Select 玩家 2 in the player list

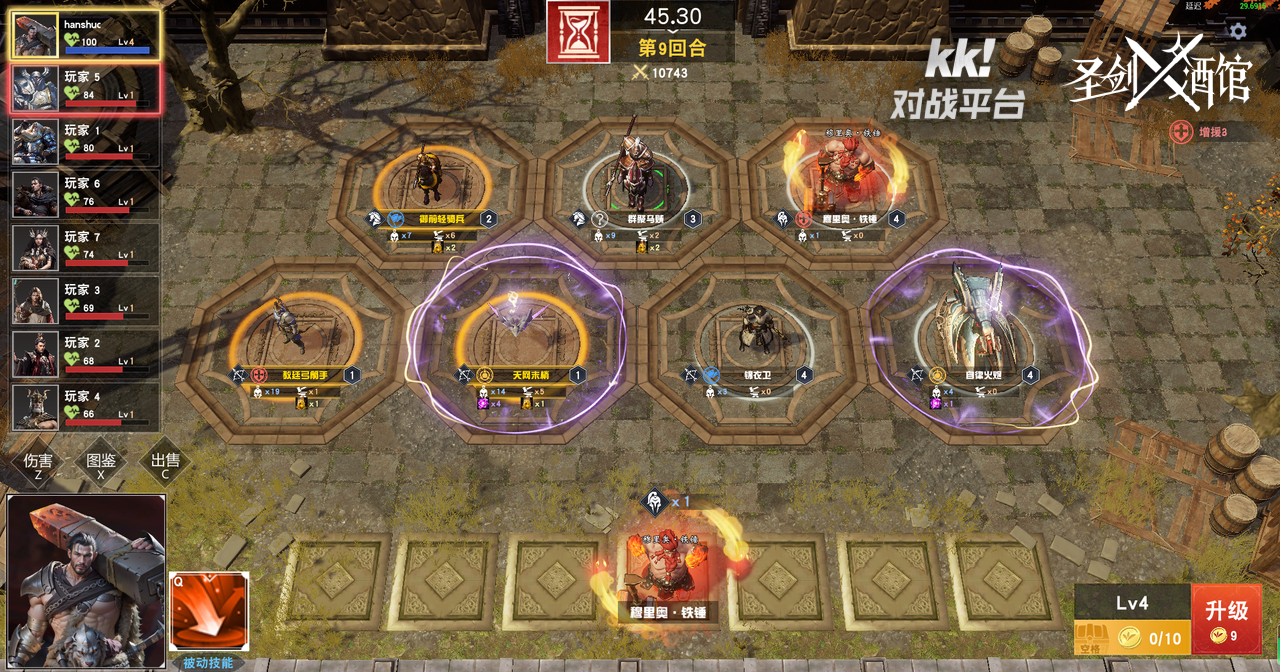[85, 354]
